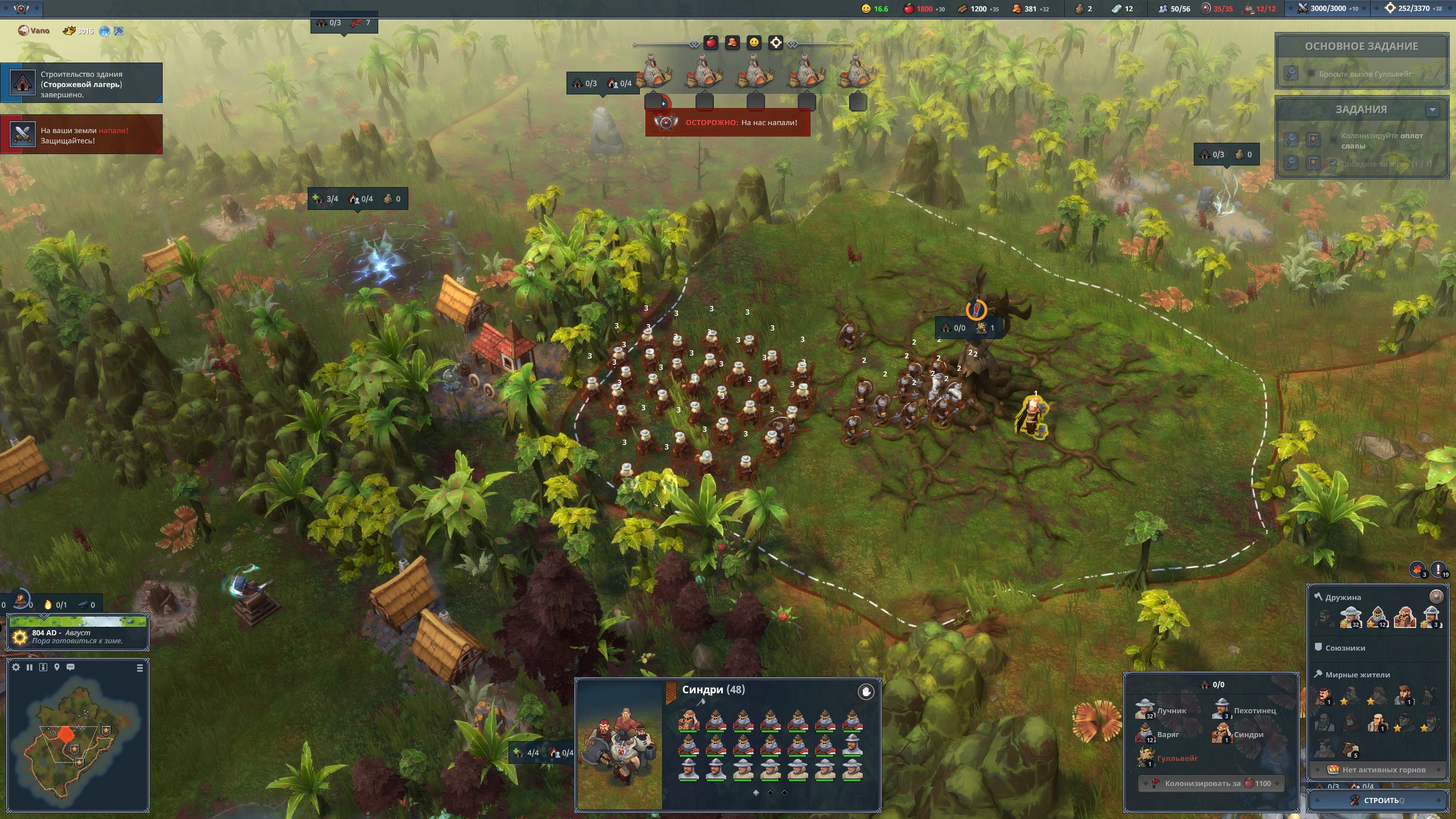
Task: Open the main menu emblem top-left
Action: (21, 9)
